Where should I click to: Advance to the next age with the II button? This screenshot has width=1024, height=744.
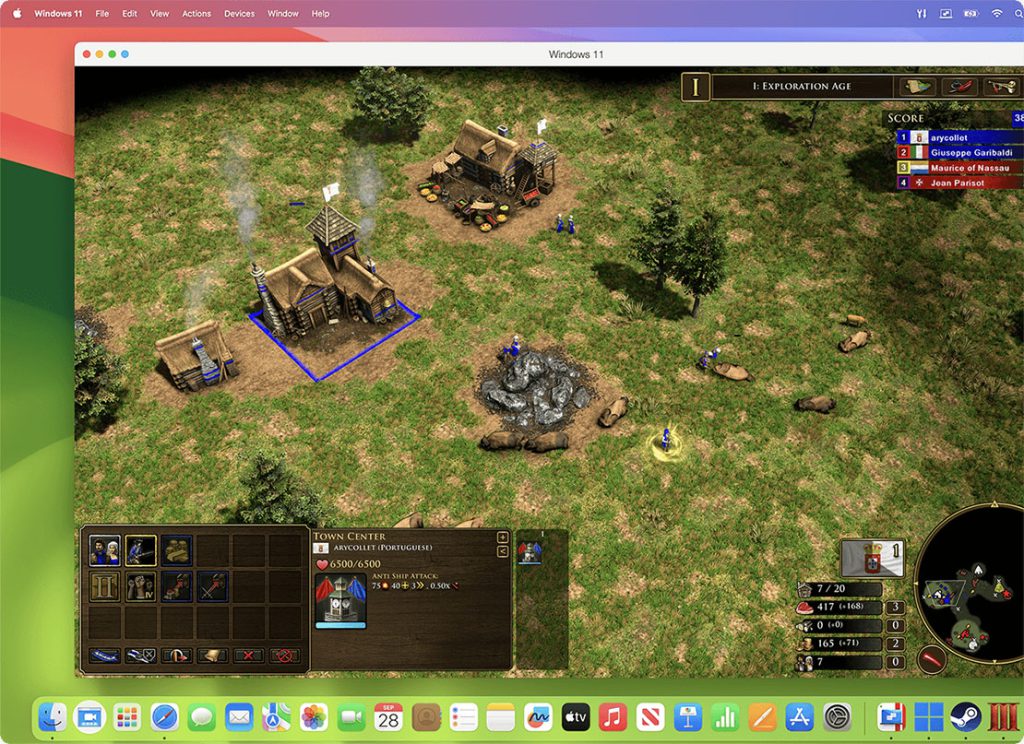coord(104,586)
